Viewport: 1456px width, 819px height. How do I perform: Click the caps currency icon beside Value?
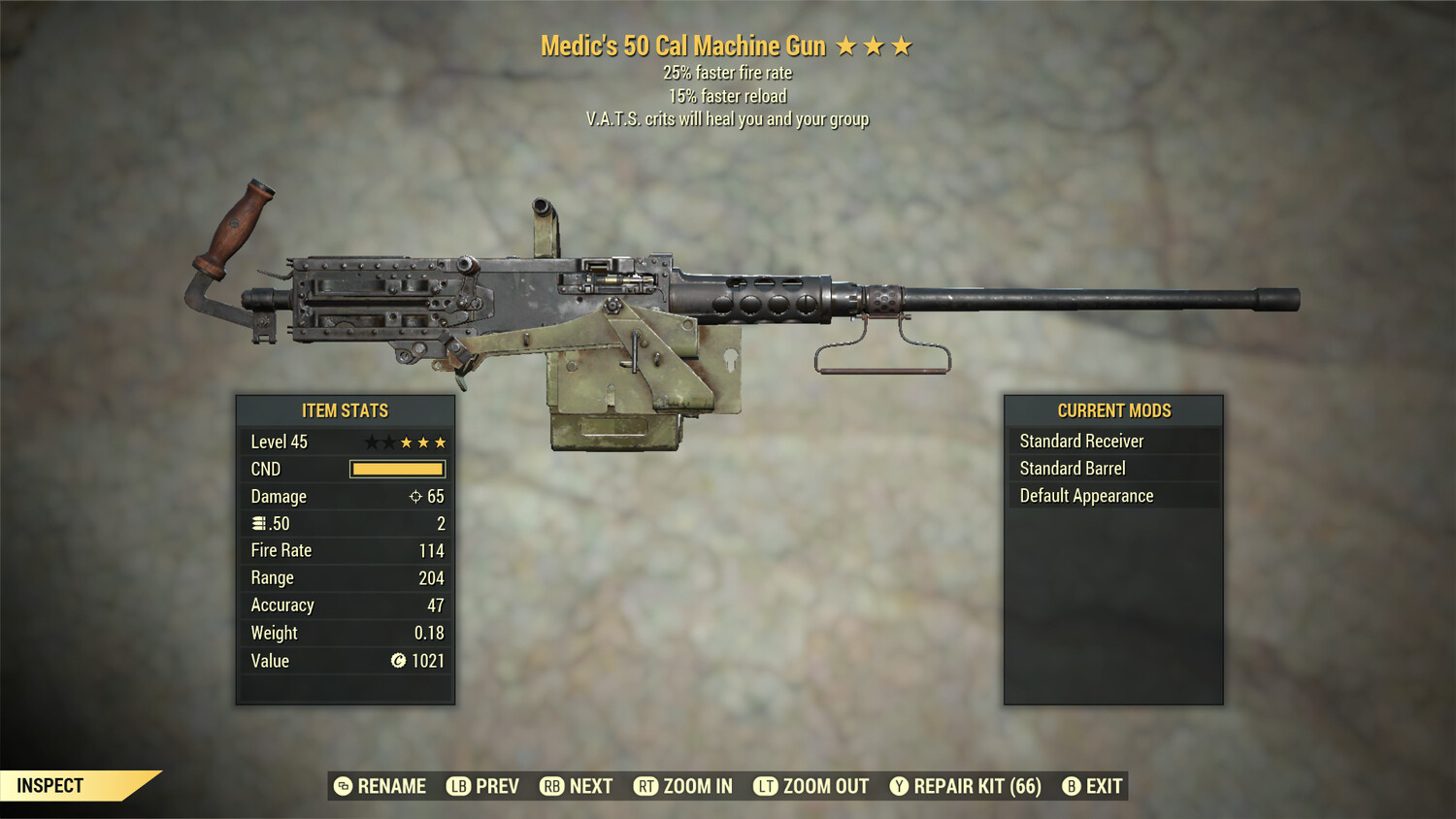(398, 661)
